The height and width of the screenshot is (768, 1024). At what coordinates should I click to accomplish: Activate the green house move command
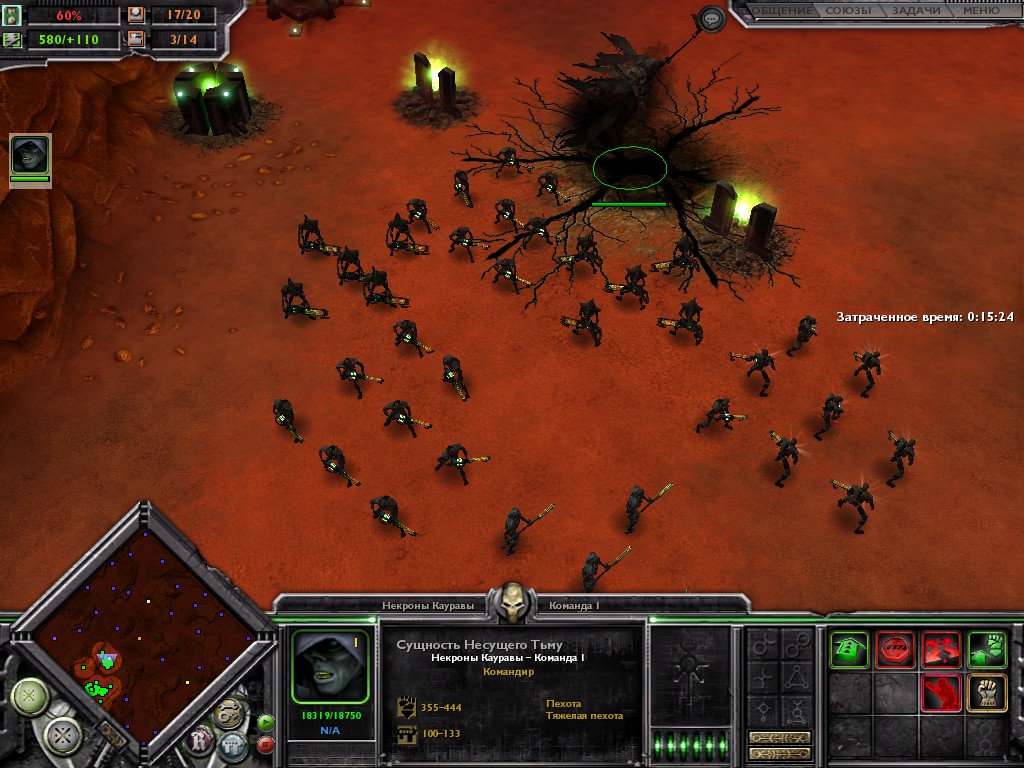point(848,648)
